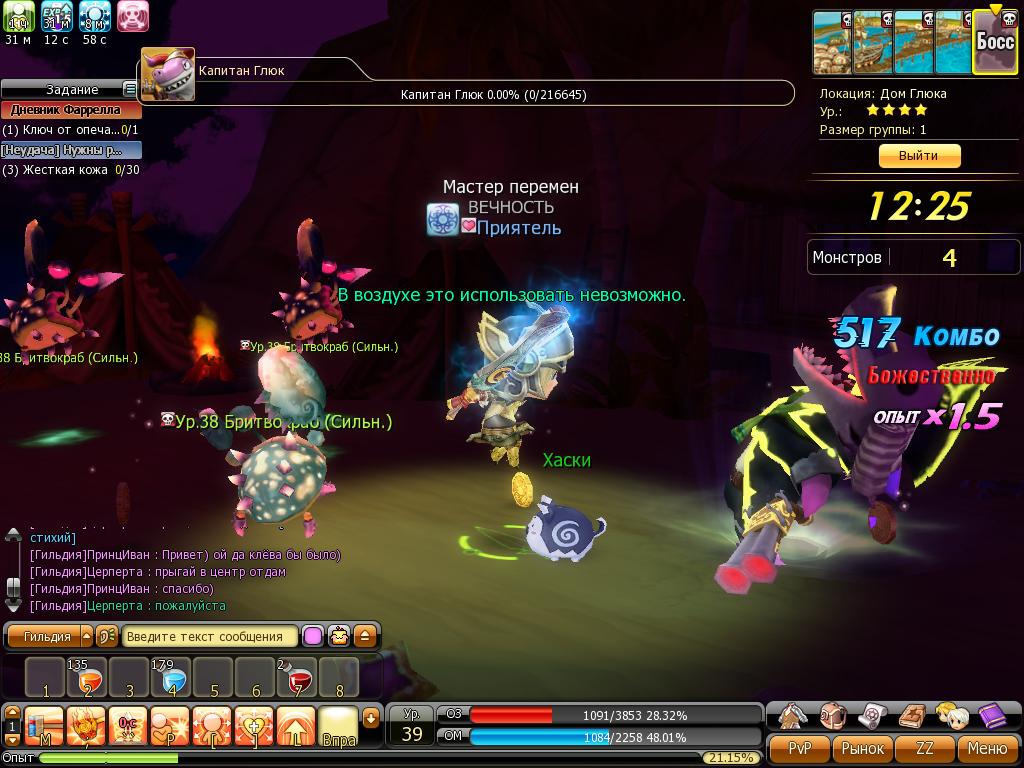Image resolution: width=1024 pixels, height=768 pixels.
Task: Open the Меню button
Action: [987, 748]
